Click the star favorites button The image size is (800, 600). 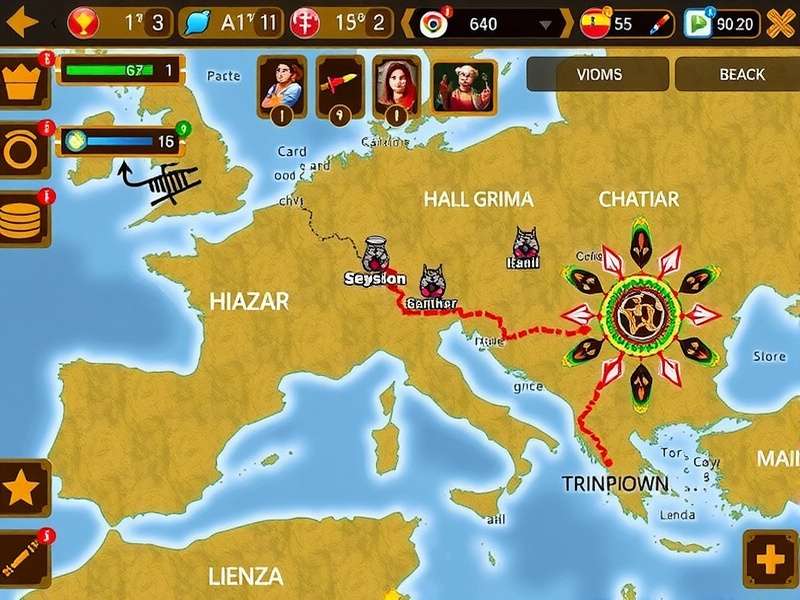[23, 489]
